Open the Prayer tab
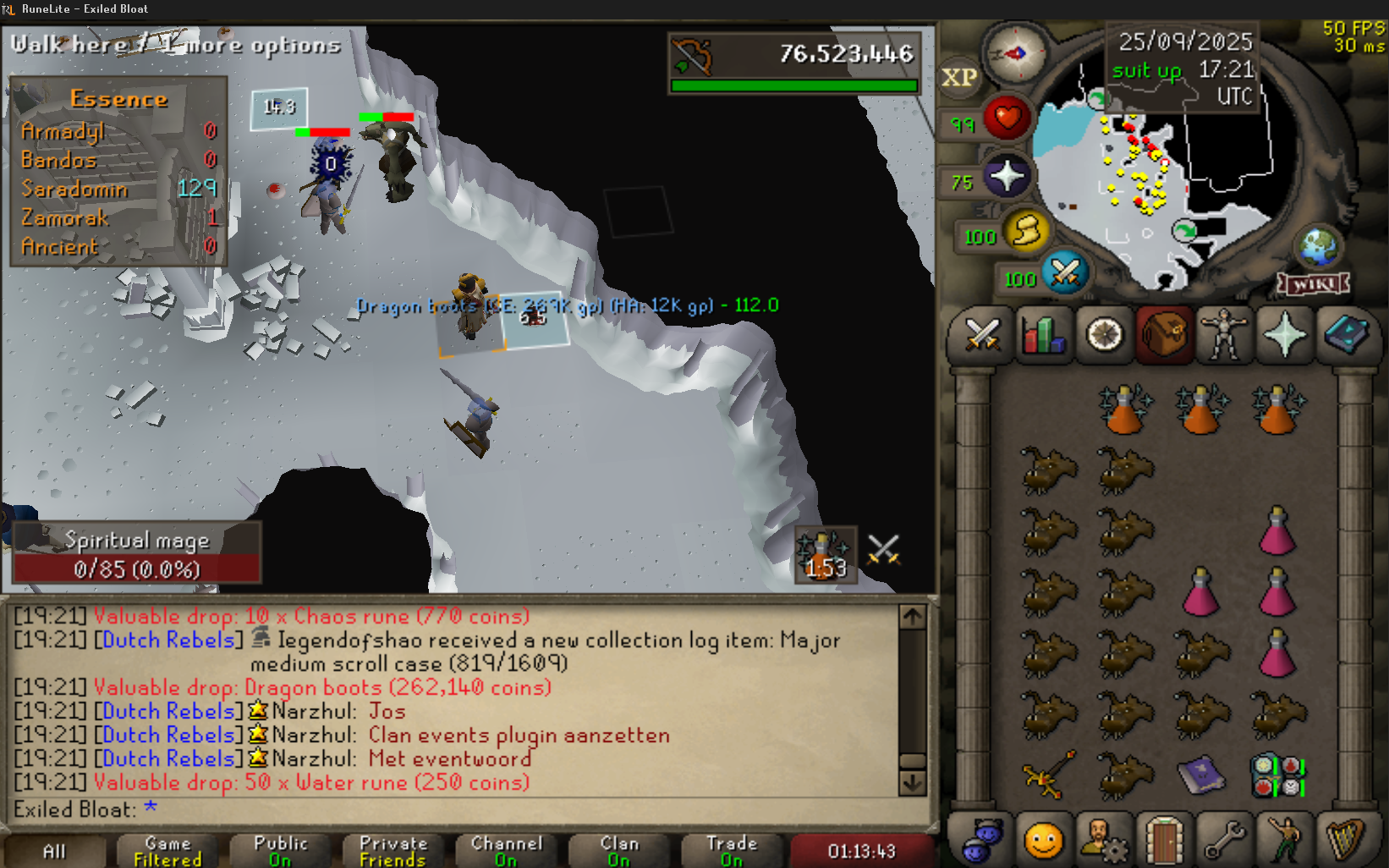 (1284, 336)
